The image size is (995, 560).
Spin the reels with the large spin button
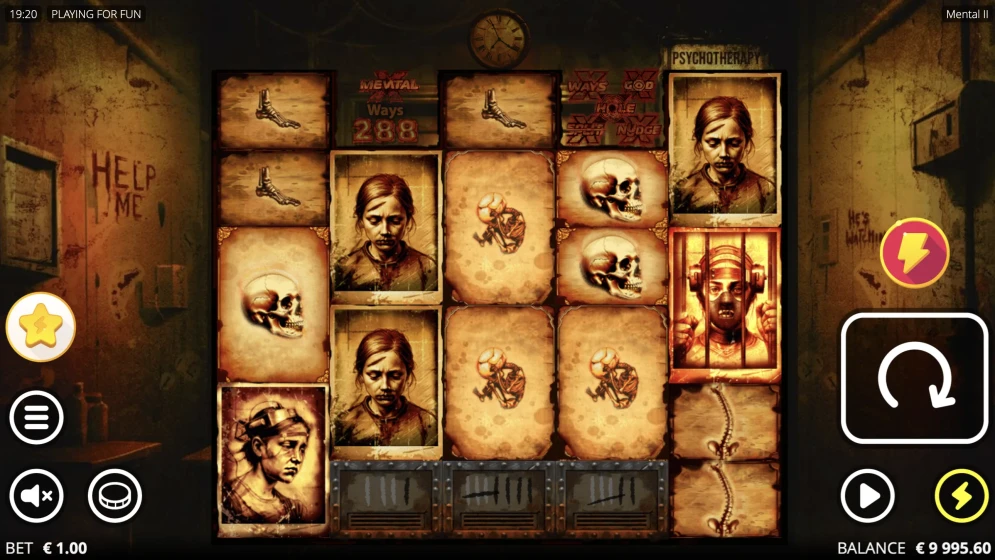tap(913, 378)
